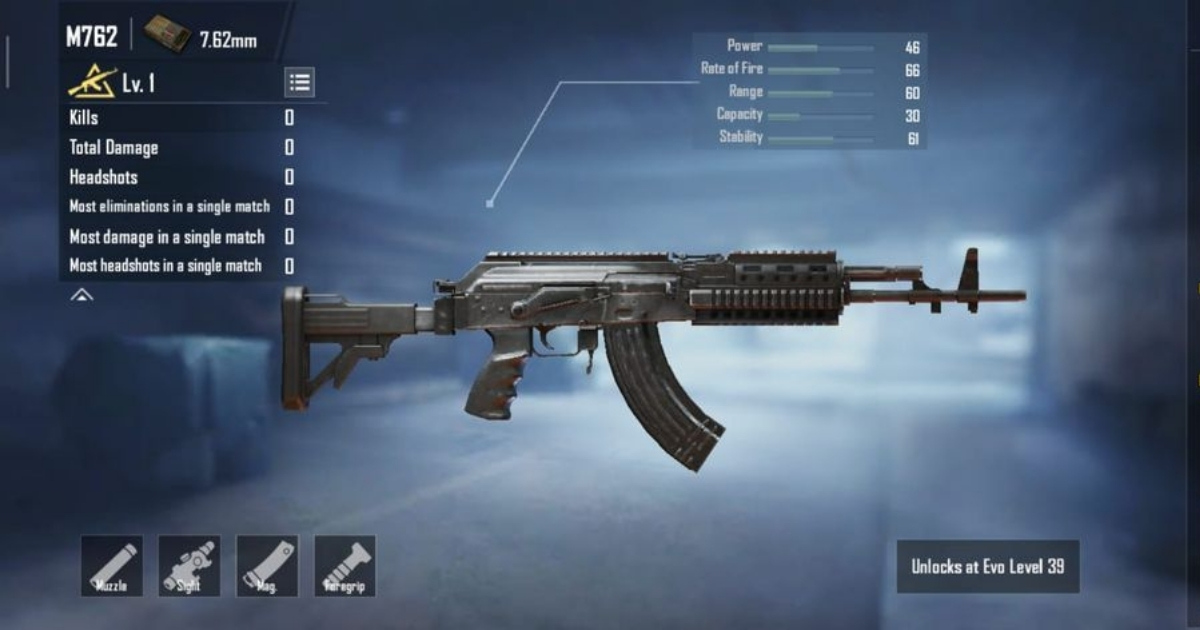
Task: Click the Unlocks at Evo Level 39 button
Action: pos(987,567)
